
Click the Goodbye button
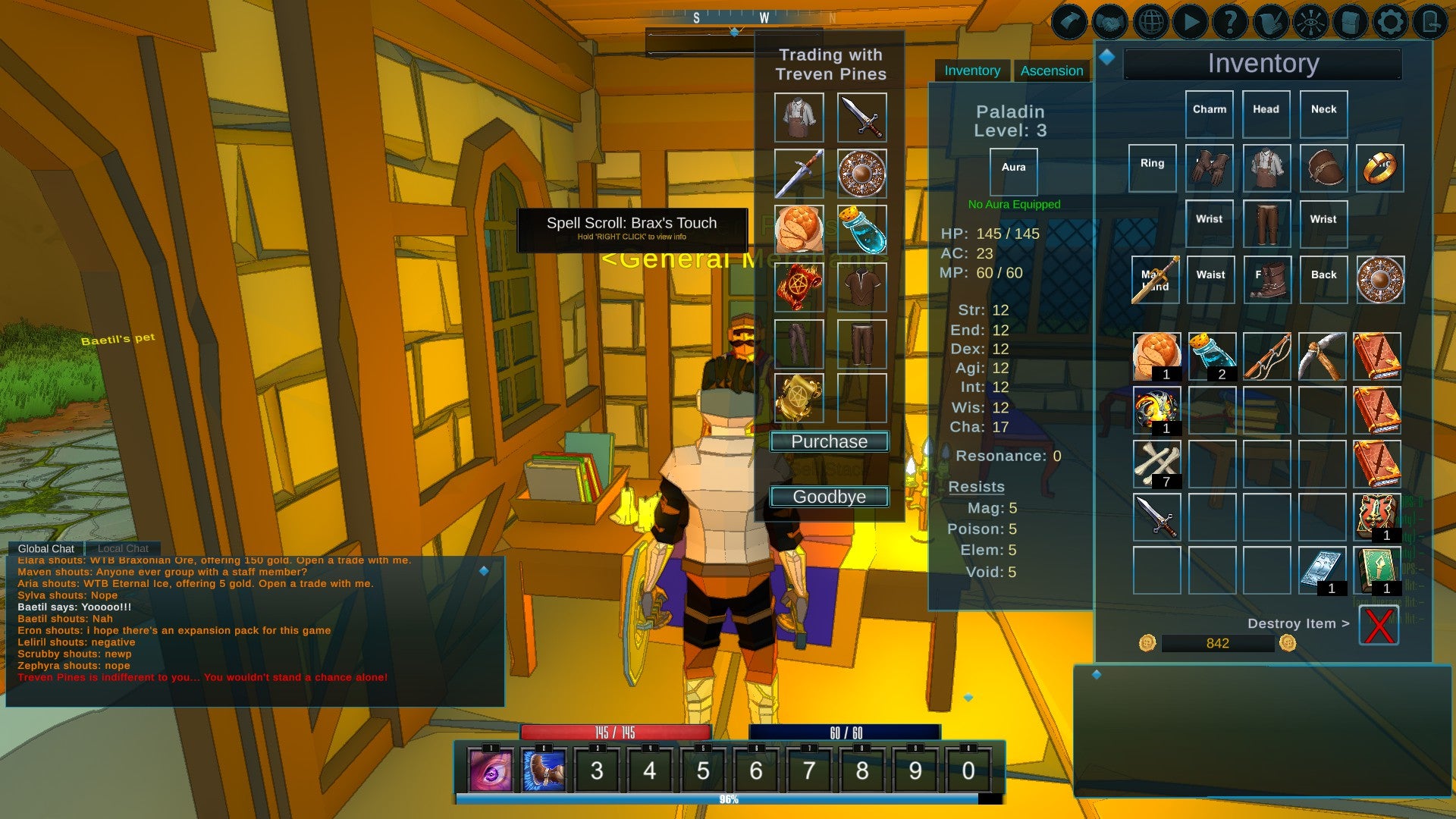828,497
